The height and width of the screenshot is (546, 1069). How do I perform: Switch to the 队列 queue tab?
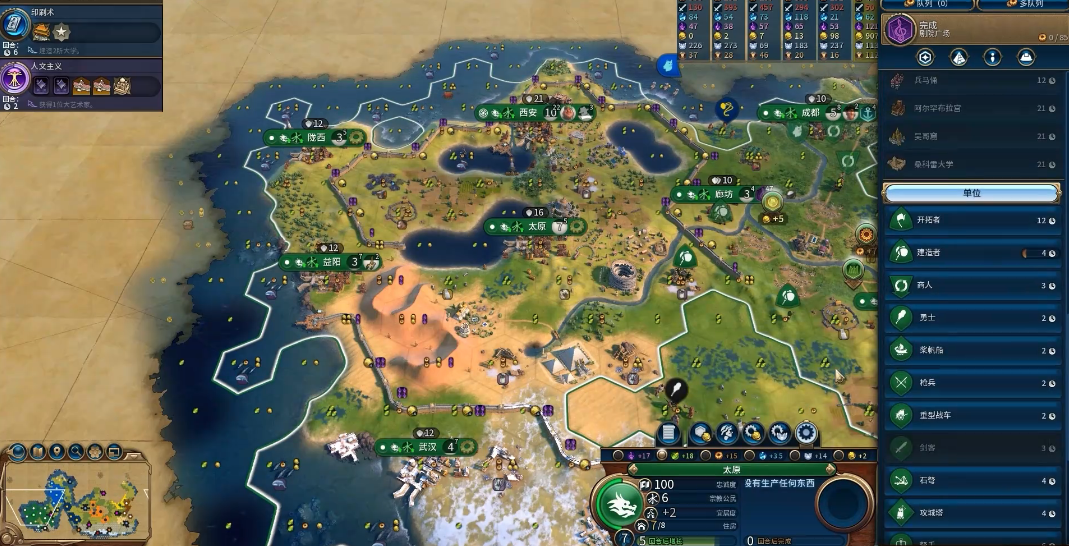[925, 5]
